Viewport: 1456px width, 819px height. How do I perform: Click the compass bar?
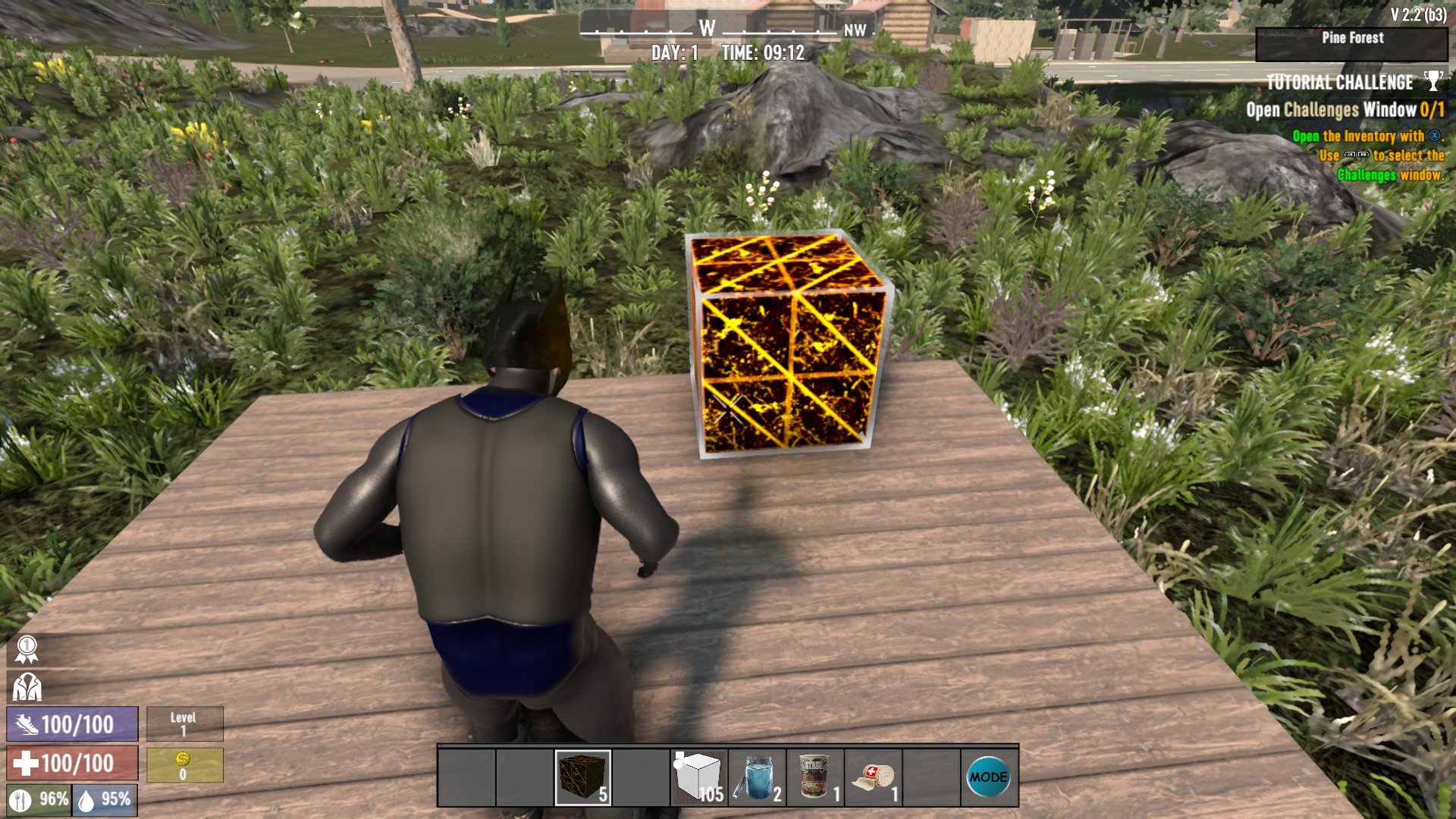(726, 30)
